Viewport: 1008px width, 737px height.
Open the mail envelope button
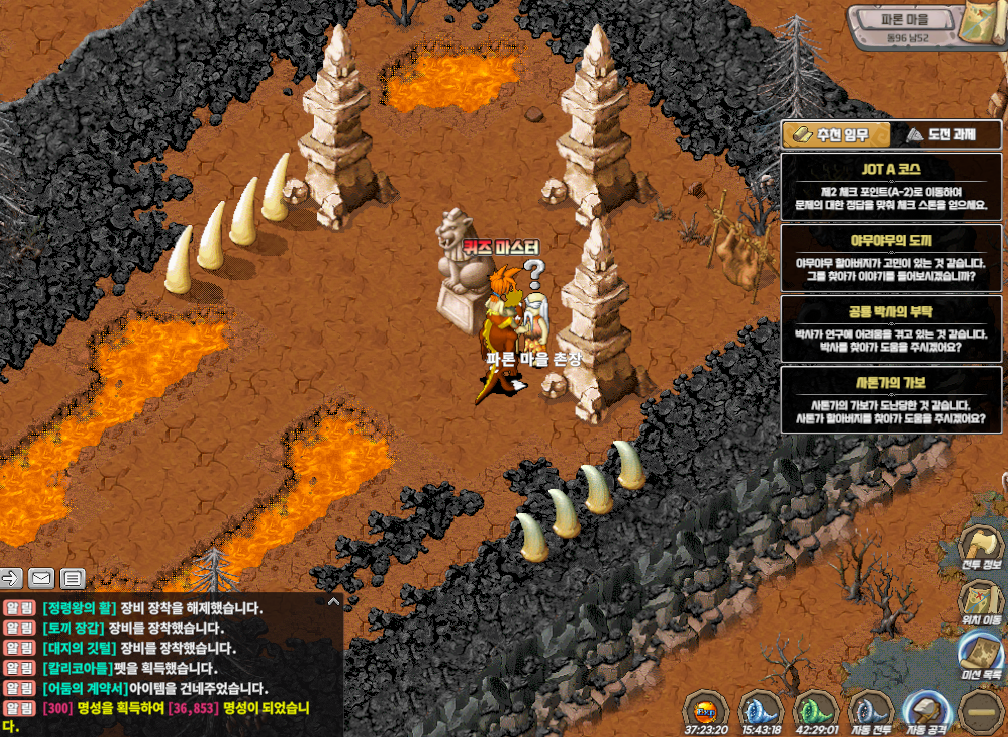tap(41, 577)
